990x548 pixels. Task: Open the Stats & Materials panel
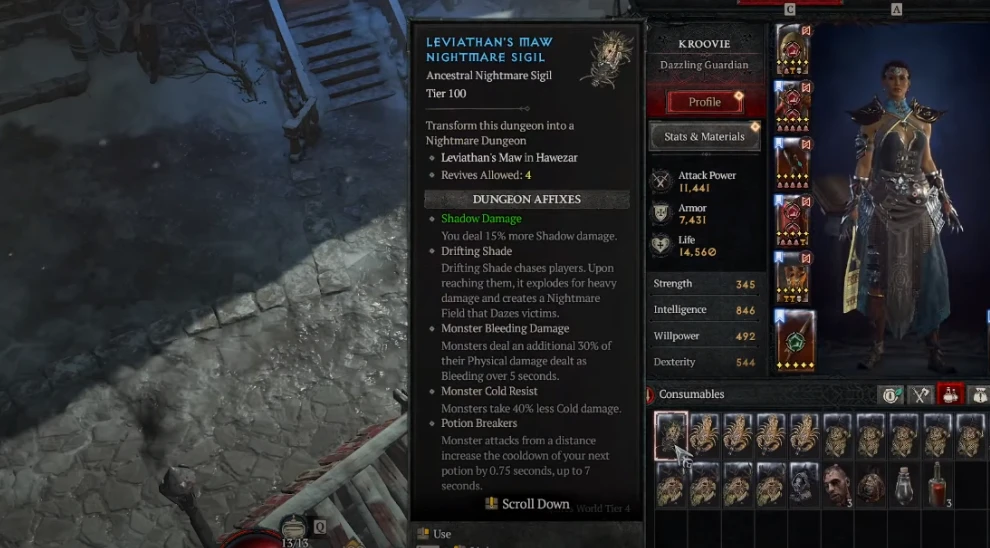704,137
